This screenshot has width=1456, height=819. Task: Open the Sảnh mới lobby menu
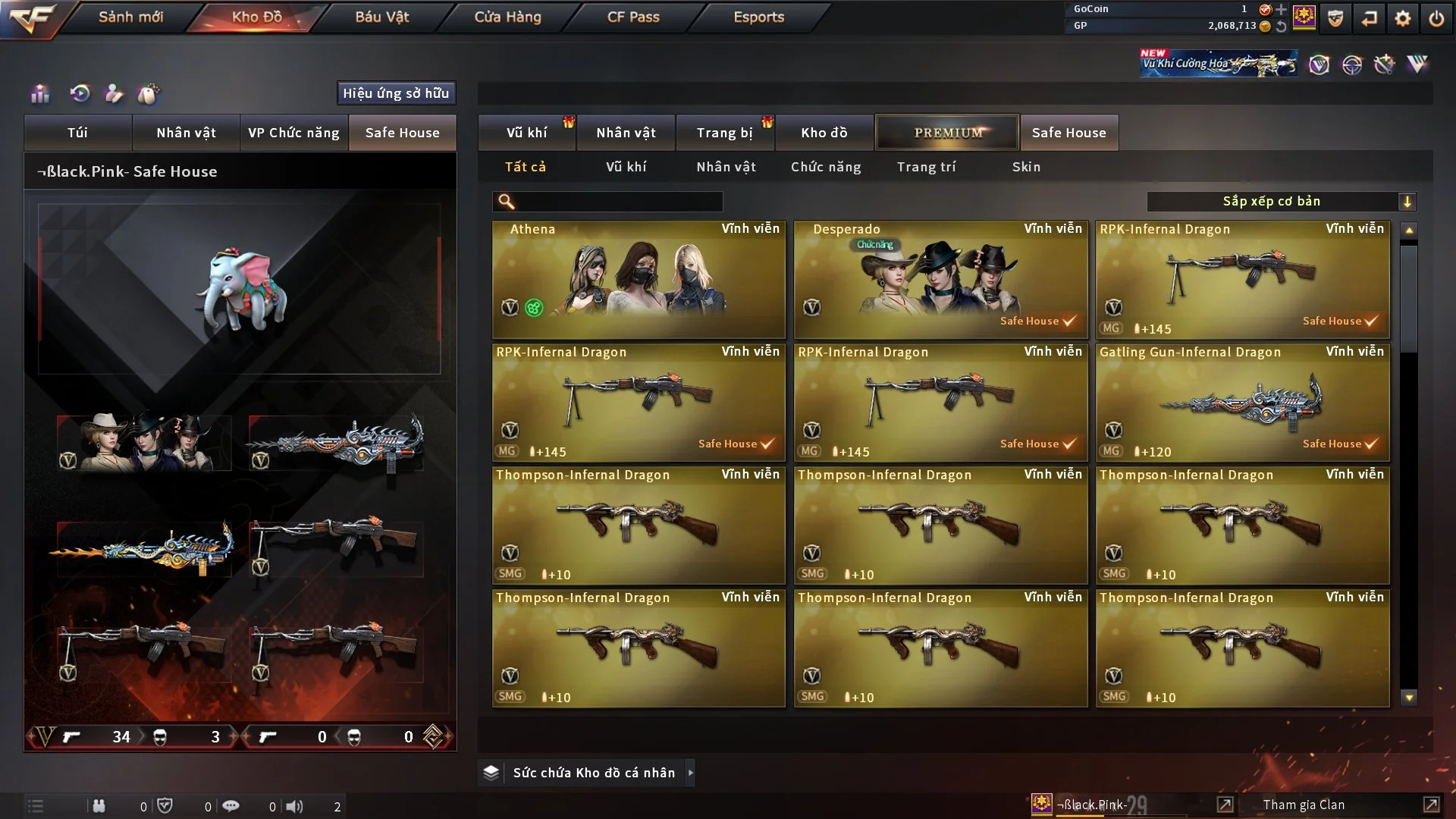130,17
